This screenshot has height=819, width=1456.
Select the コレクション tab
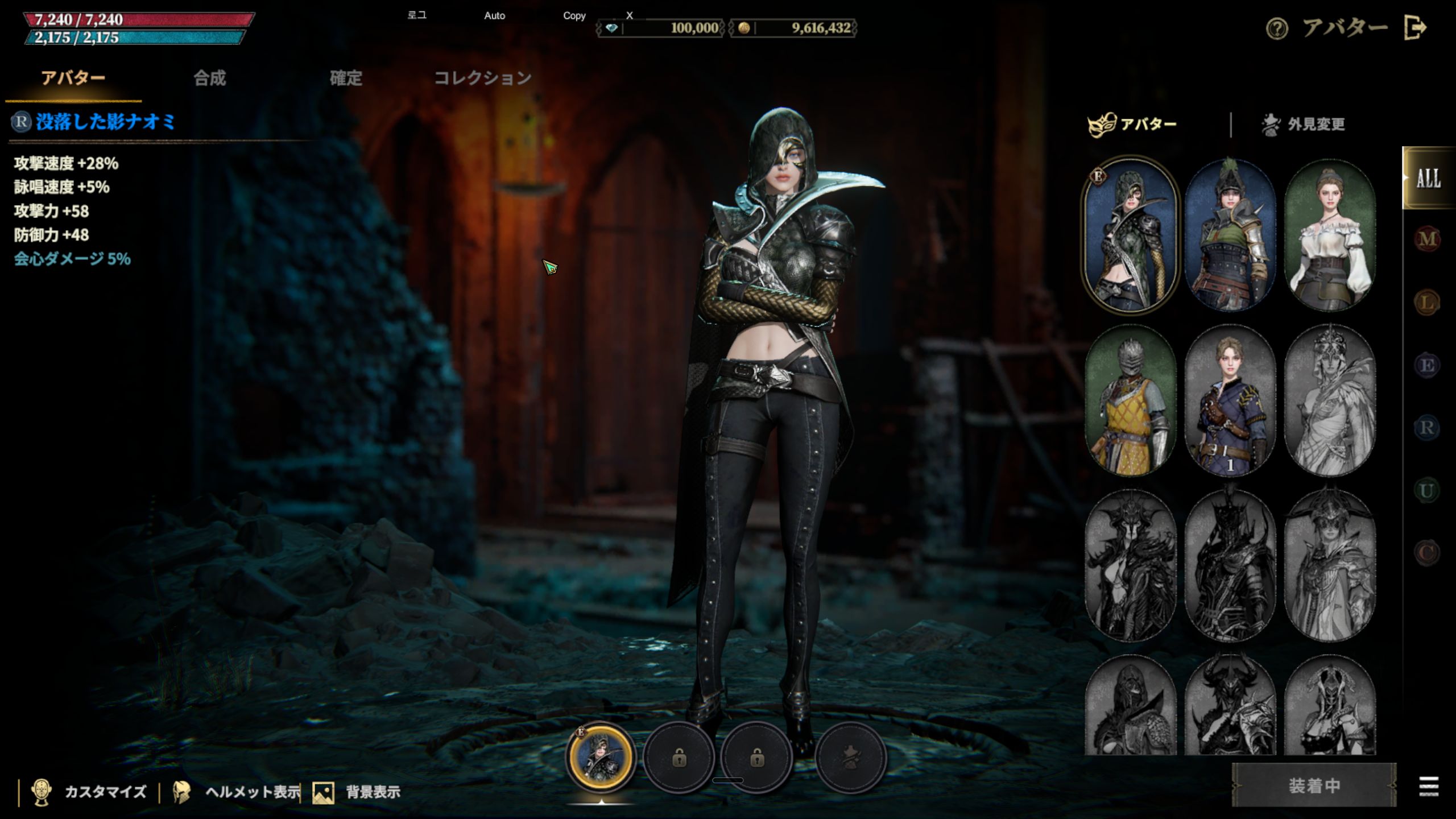tap(483, 78)
